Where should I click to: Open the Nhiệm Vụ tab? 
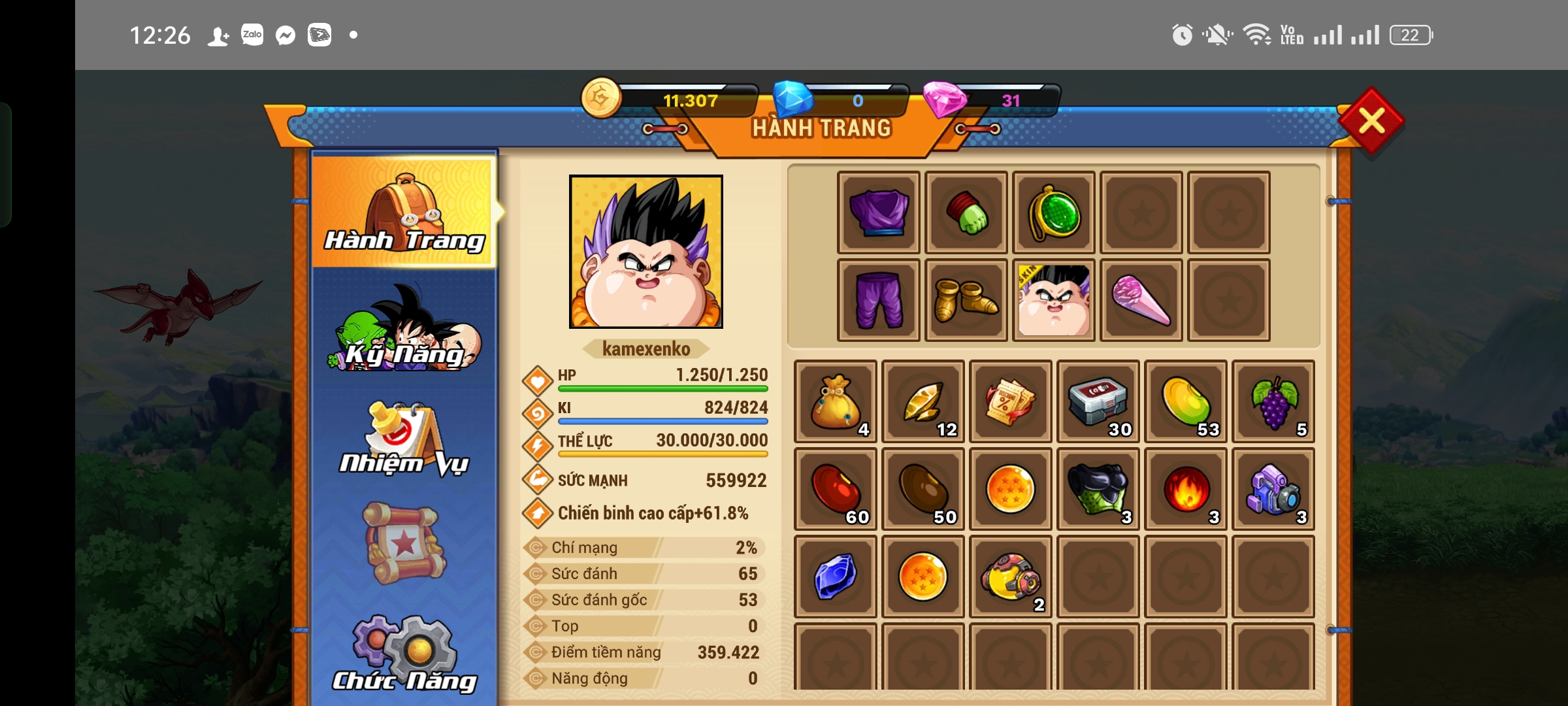[404, 440]
